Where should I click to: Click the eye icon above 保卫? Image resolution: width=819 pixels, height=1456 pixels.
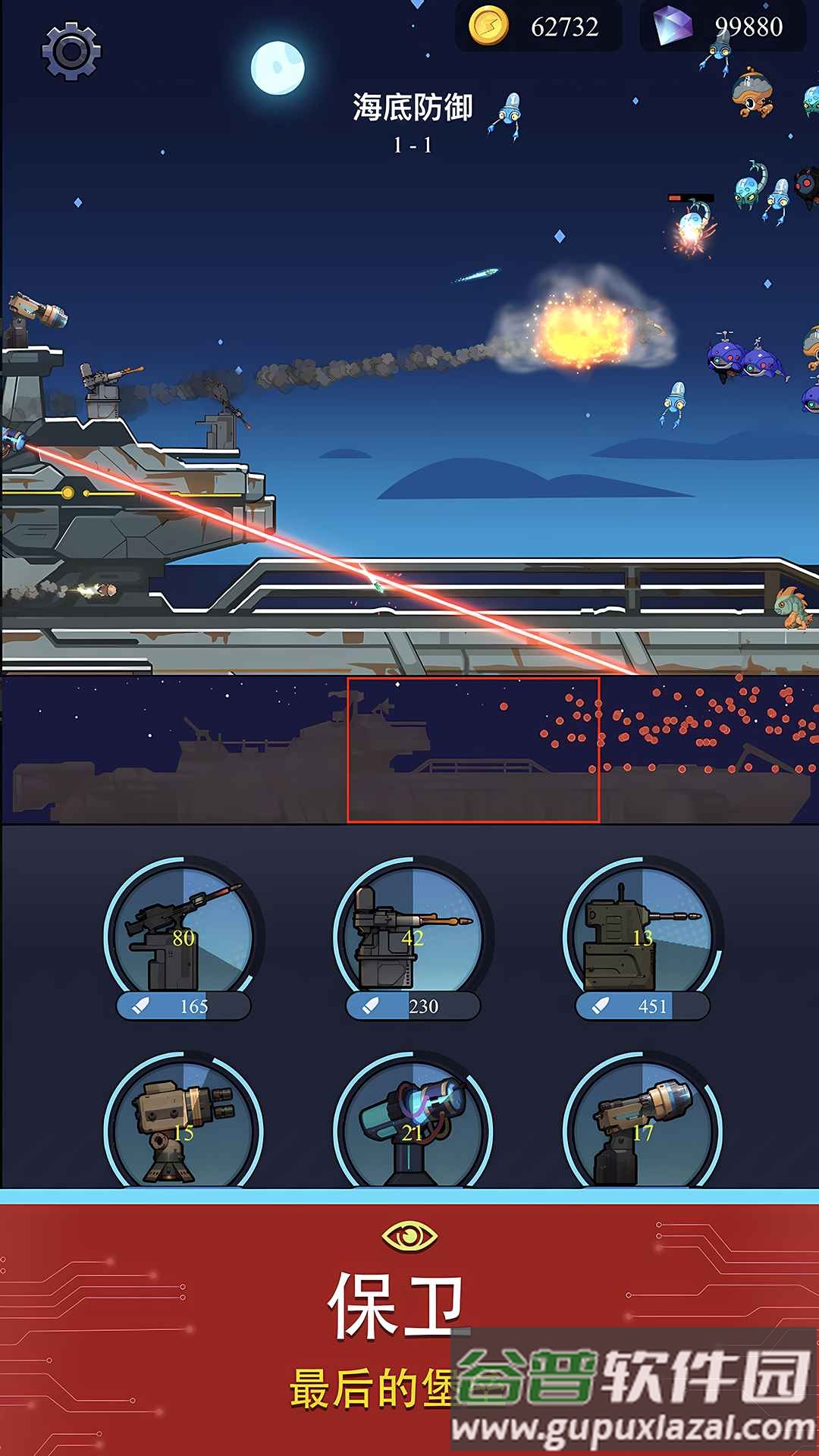point(409,1236)
